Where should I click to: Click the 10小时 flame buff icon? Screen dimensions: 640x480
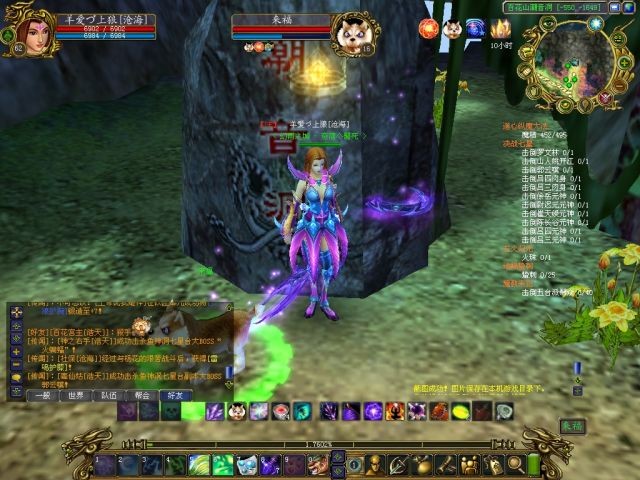coord(501,29)
